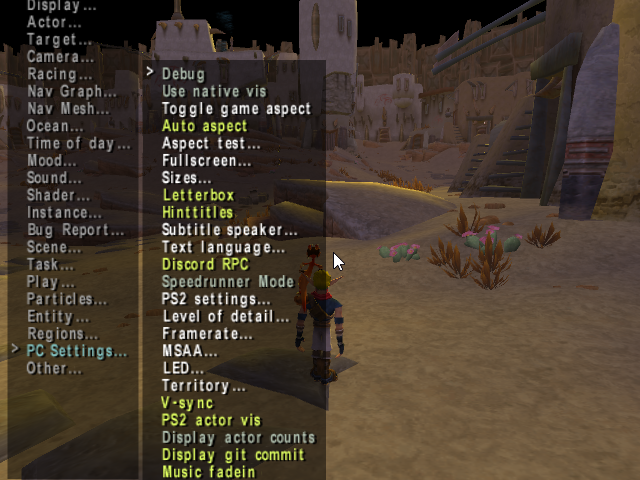Open the Bug Report submenu

[x=75, y=230]
